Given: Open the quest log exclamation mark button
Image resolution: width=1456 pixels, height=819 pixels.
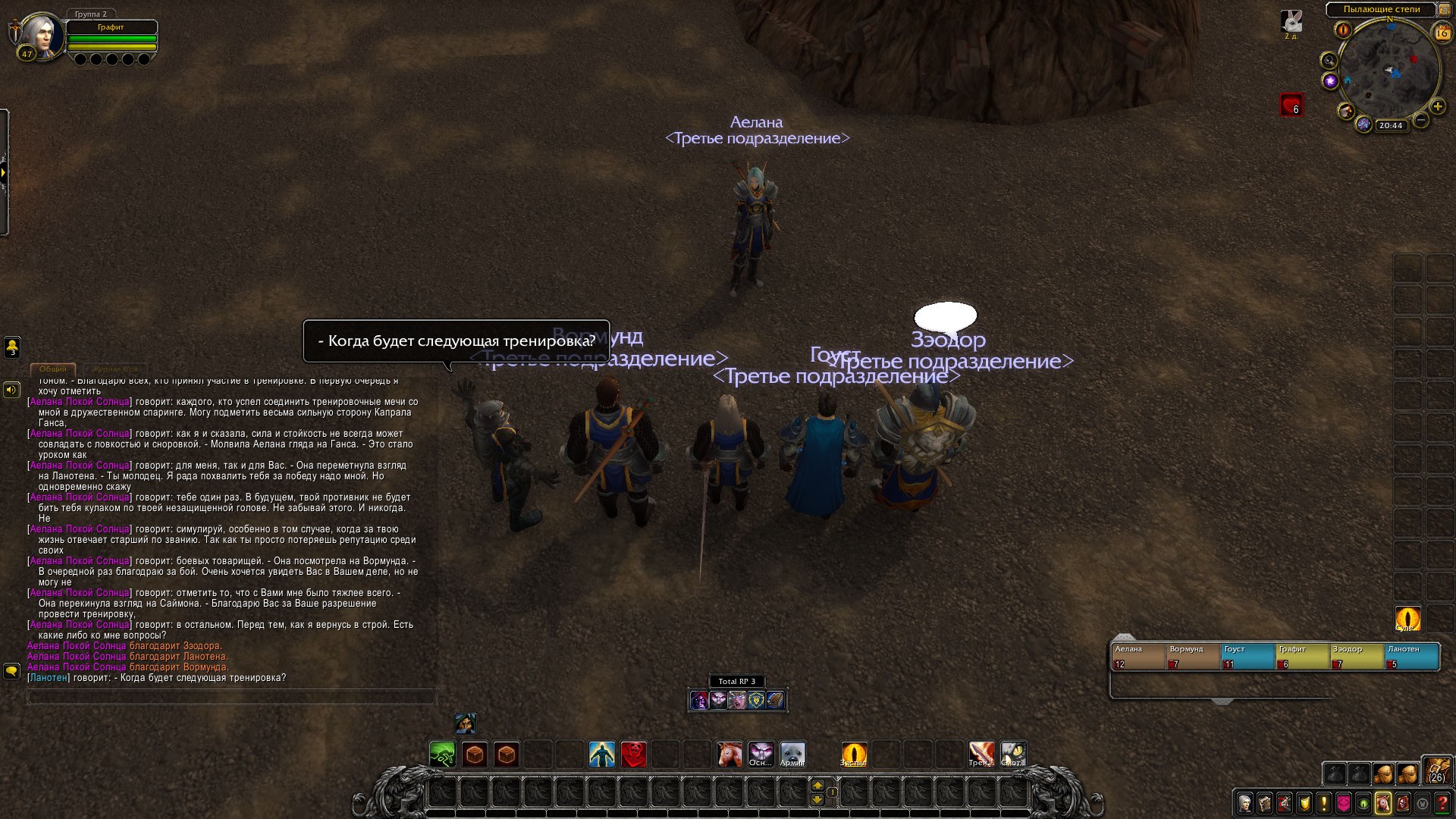Looking at the screenshot, I should coord(1324,803).
